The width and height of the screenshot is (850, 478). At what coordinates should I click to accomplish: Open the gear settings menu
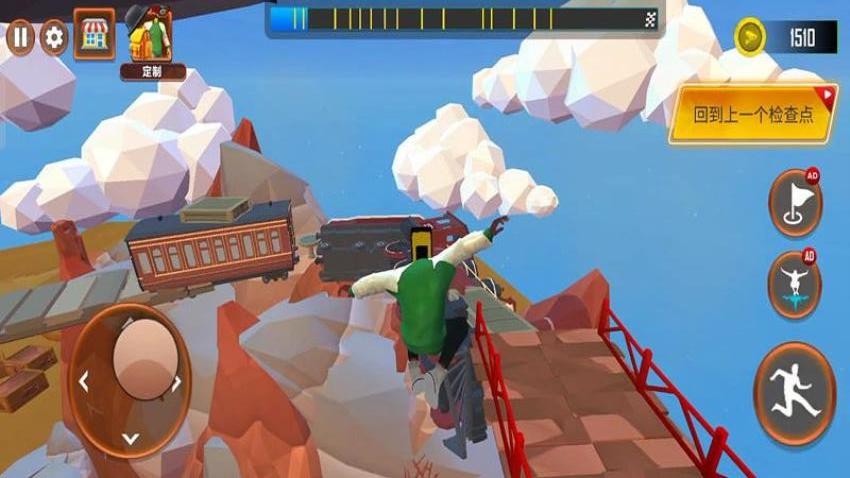tap(53, 38)
